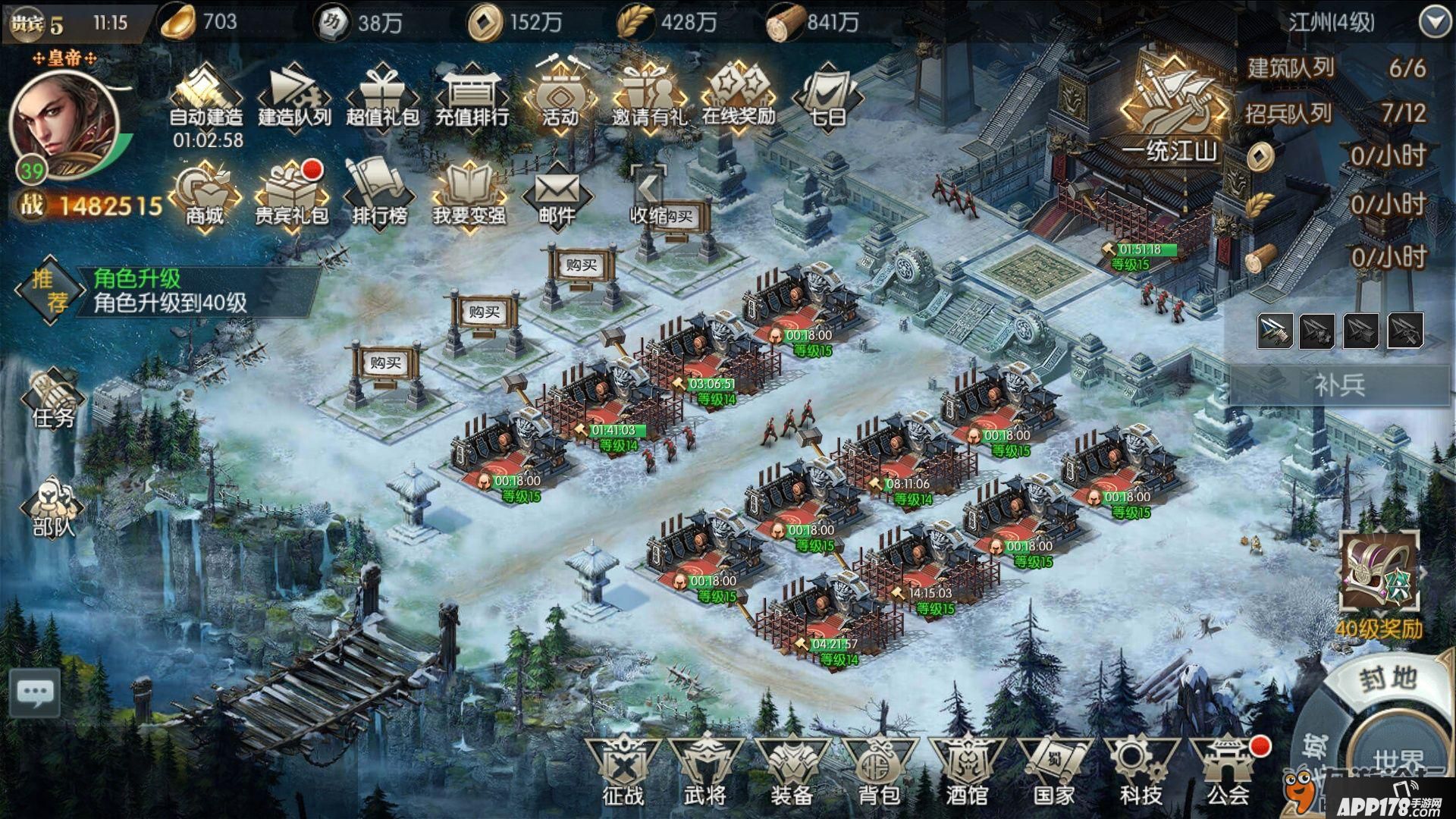Open the 邮件 mailbox

(x=557, y=196)
